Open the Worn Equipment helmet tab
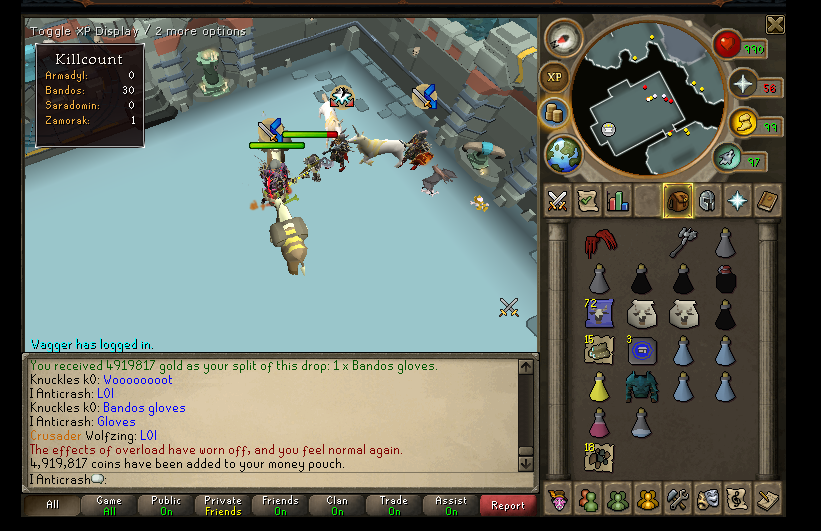Viewport: 821px width, 531px height. click(707, 200)
